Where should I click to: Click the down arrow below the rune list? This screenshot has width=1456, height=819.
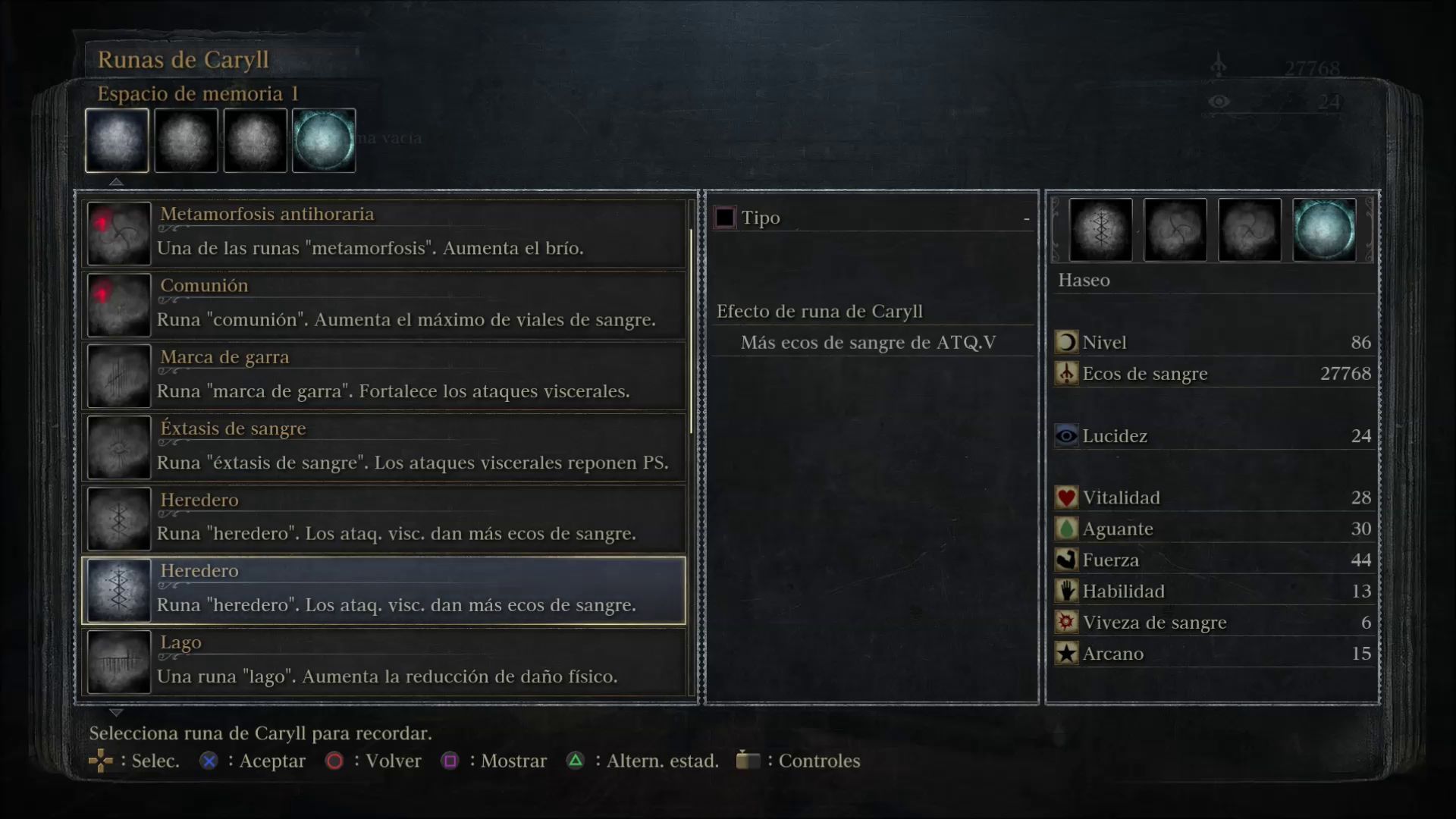[x=116, y=713]
